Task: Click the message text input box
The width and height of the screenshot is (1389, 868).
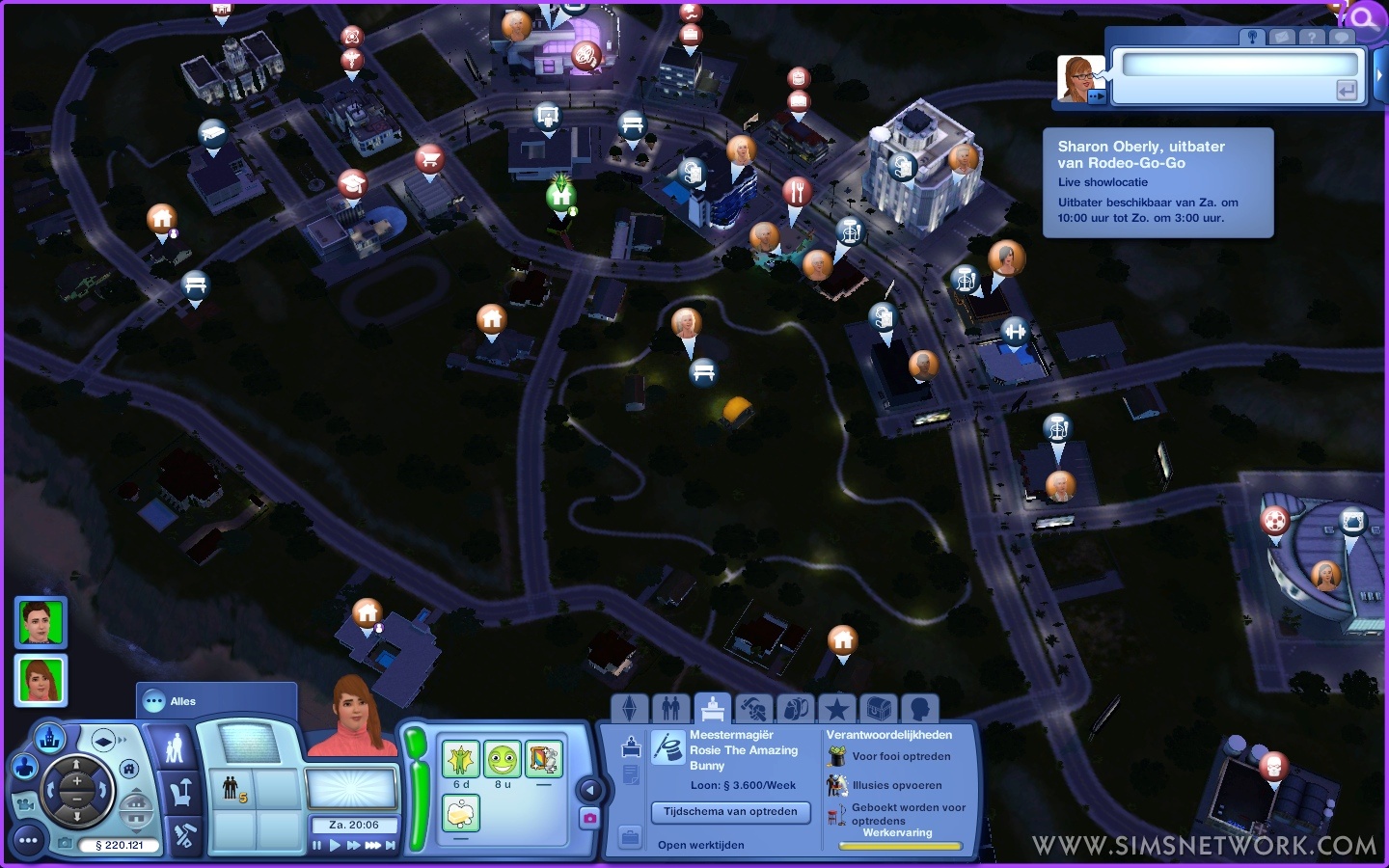Action: point(1239,65)
